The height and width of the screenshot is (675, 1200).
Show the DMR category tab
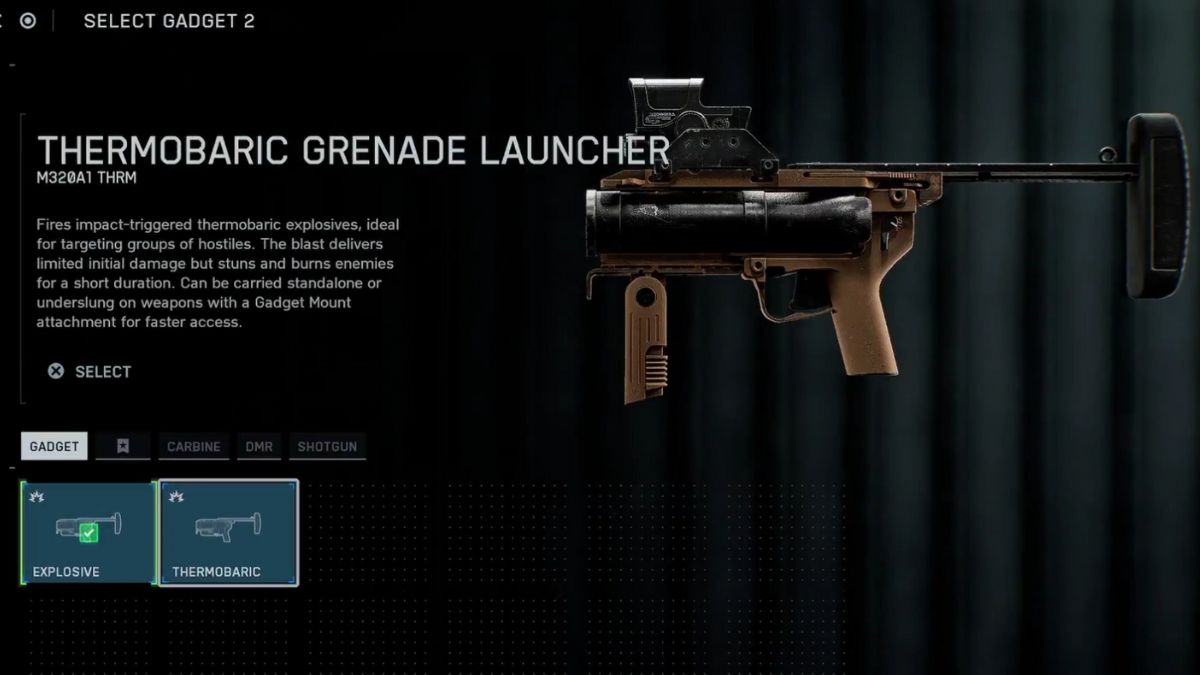point(259,446)
